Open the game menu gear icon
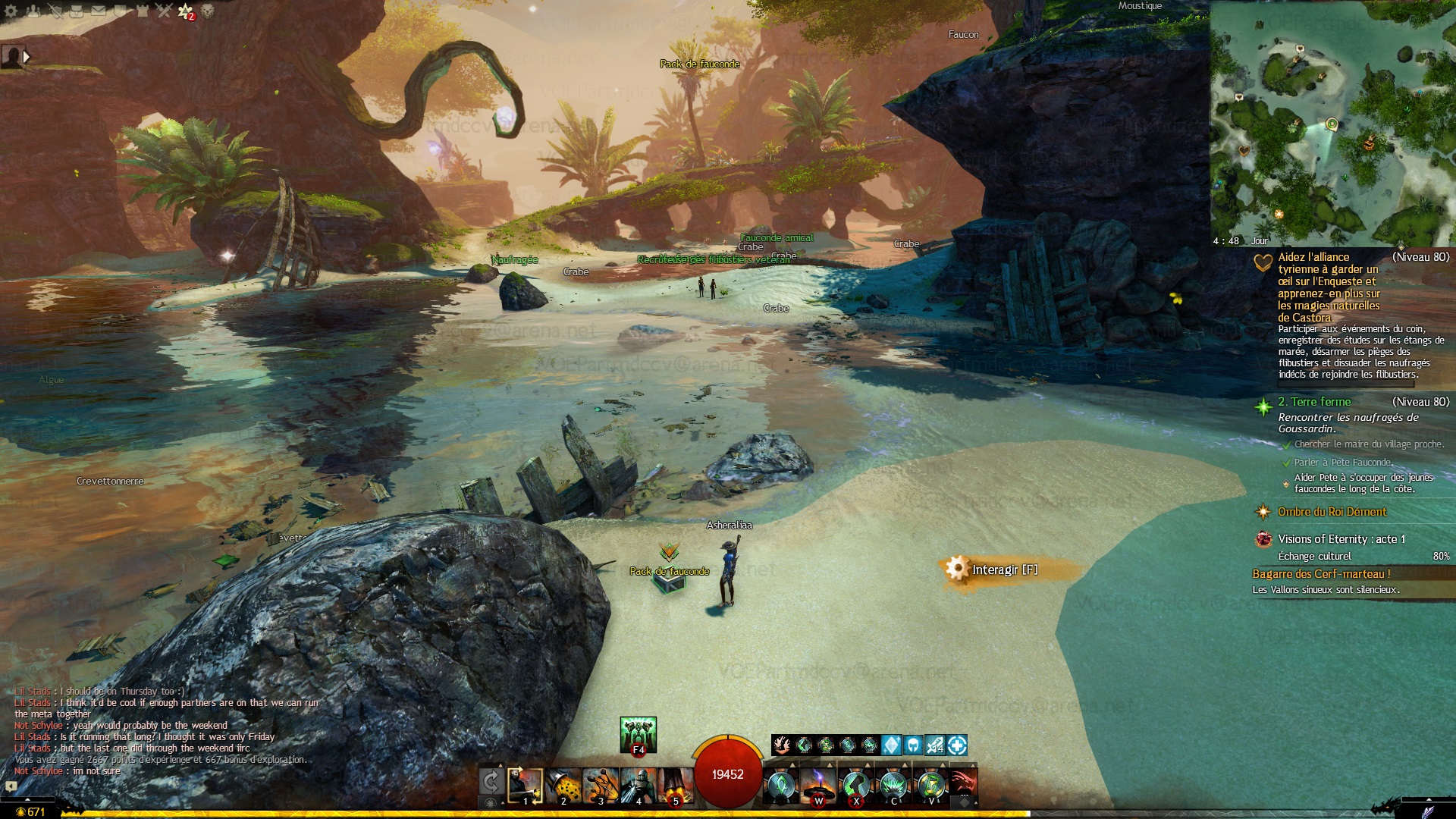This screenshot has width=1456, height=819. (x=11, y=11)
